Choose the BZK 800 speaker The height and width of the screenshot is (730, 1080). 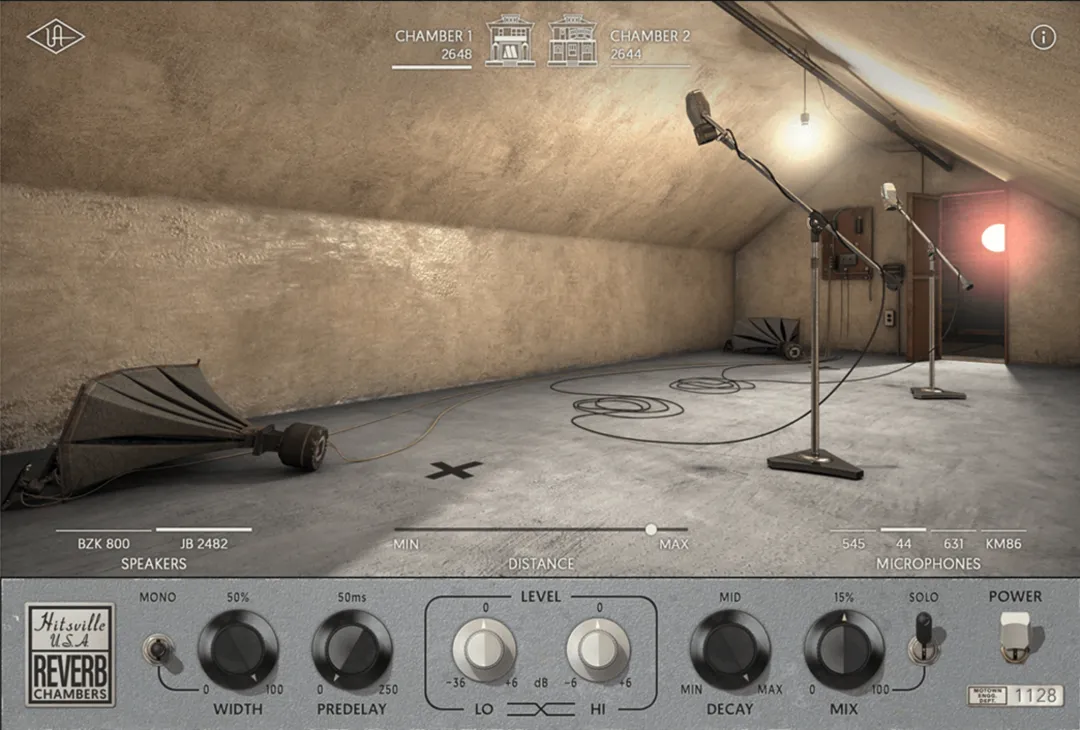click(x=104, y=543)
